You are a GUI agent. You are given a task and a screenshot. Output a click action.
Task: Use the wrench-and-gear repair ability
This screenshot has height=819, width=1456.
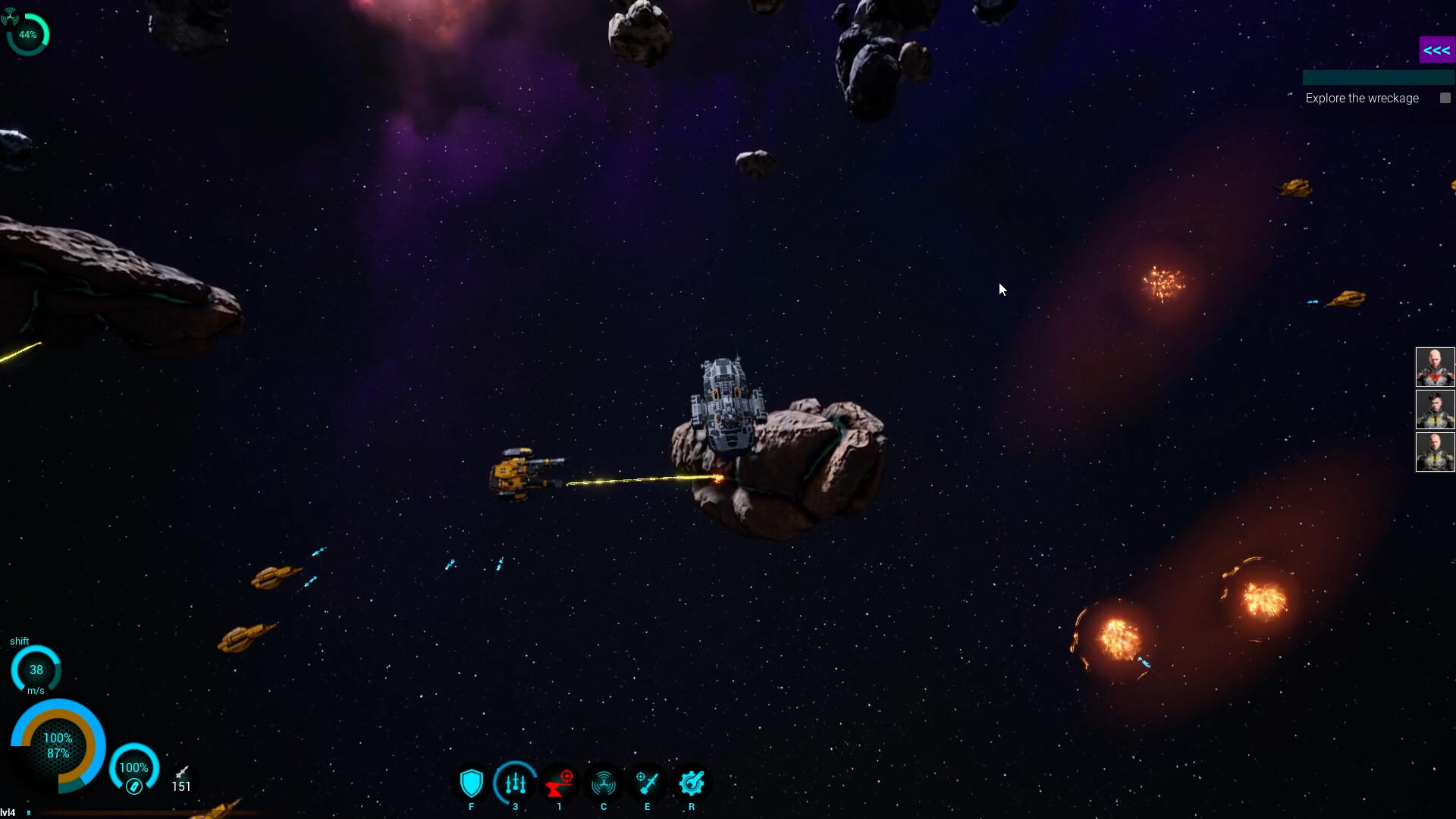pyautogui.click(x=692, y=783)
